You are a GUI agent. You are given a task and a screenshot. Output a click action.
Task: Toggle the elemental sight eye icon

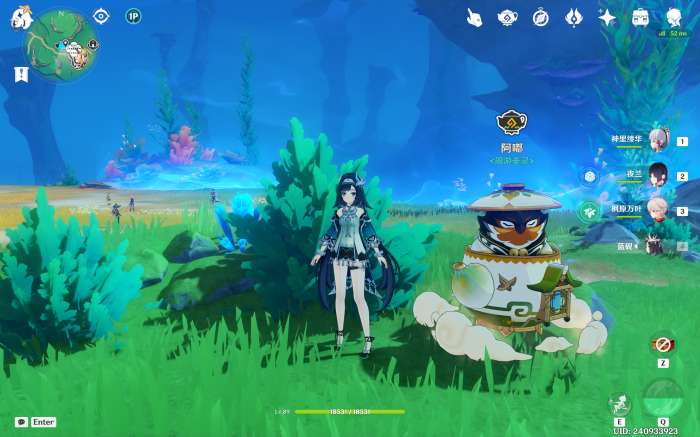[x=100, y=16]
